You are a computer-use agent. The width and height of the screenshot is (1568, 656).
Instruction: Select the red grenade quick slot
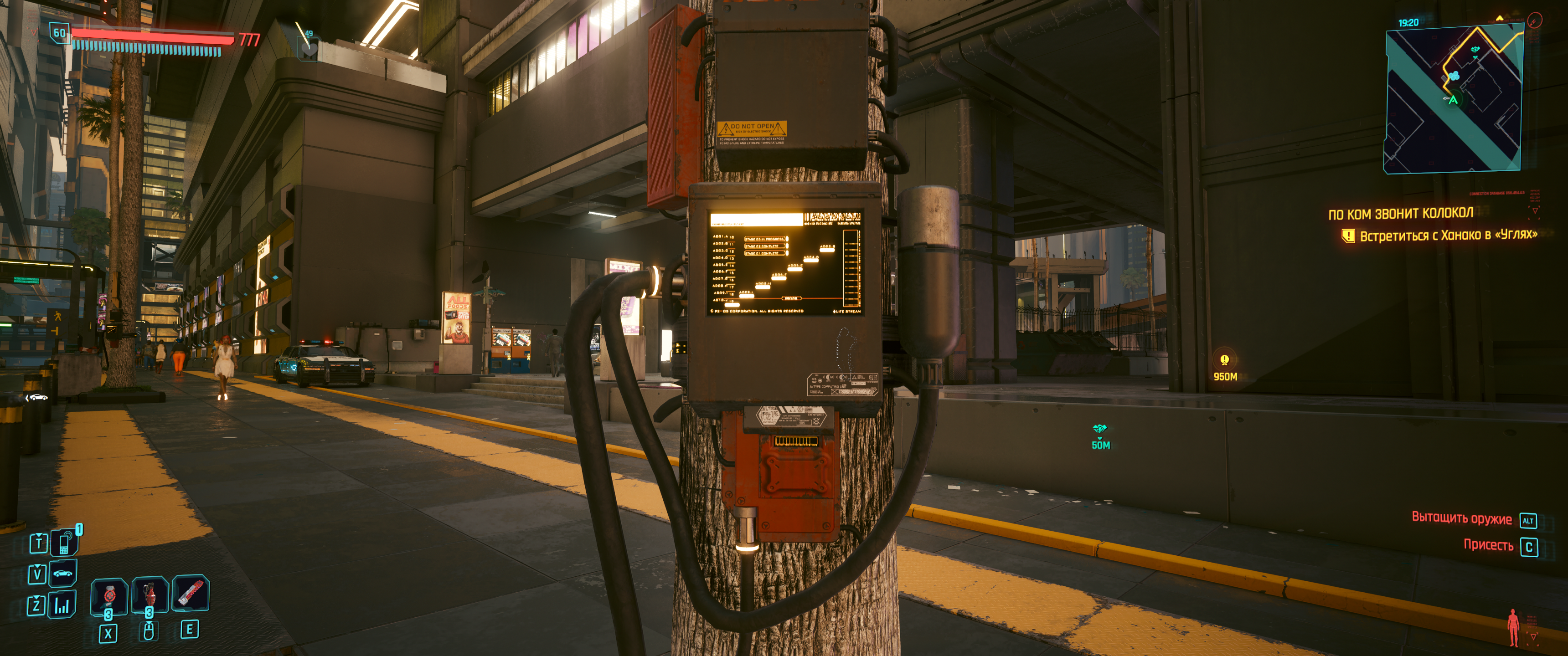click(149, 594)
